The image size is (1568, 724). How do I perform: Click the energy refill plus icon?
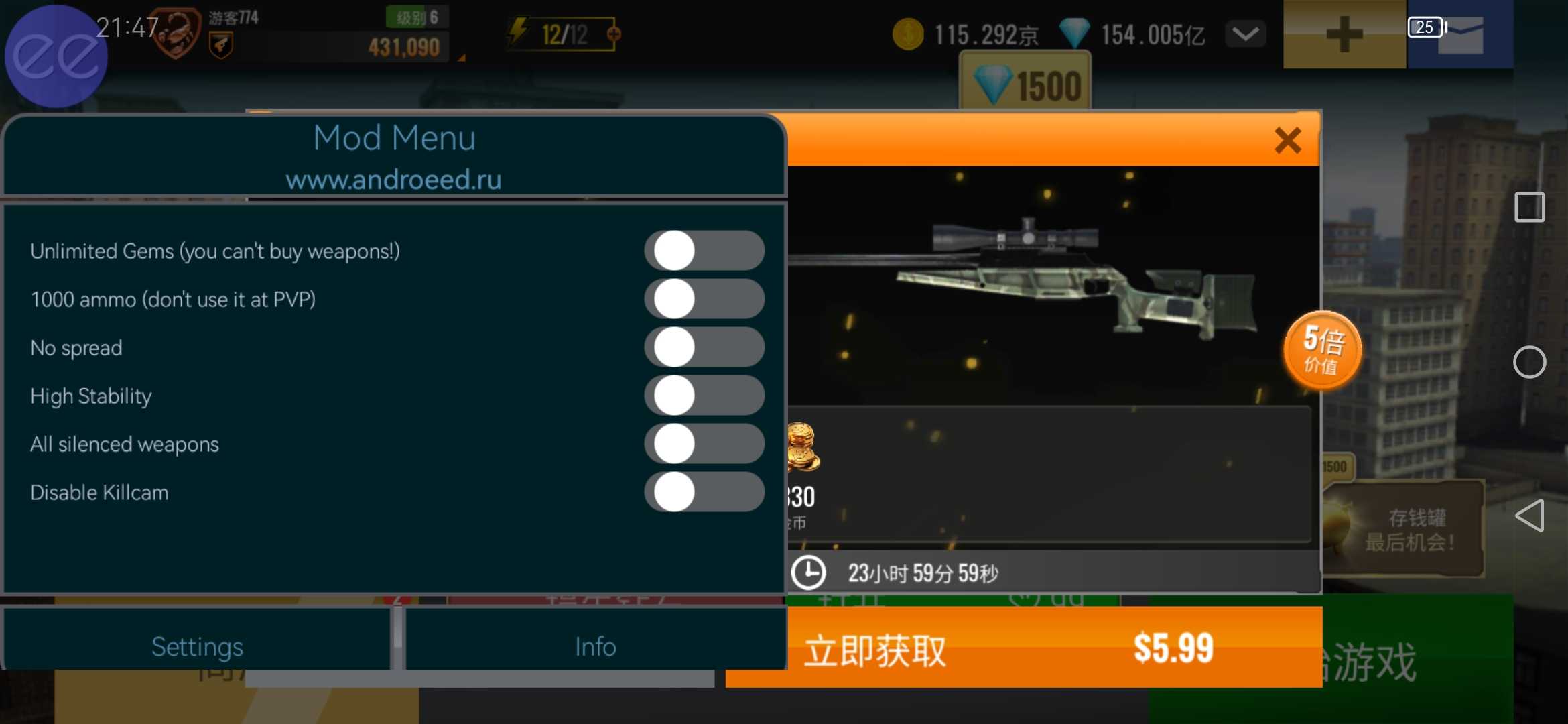click(x=613, y=34)
